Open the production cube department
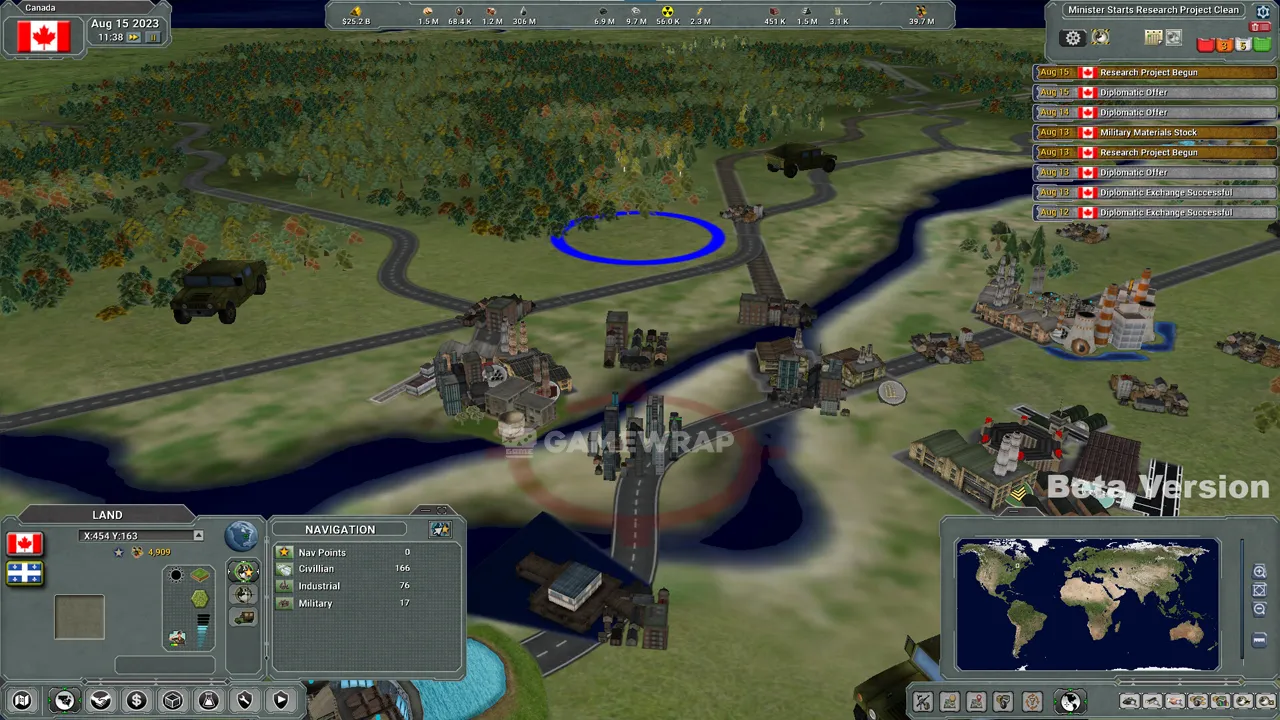This screenshot has width=1280, height=720. tap(173, 701)
